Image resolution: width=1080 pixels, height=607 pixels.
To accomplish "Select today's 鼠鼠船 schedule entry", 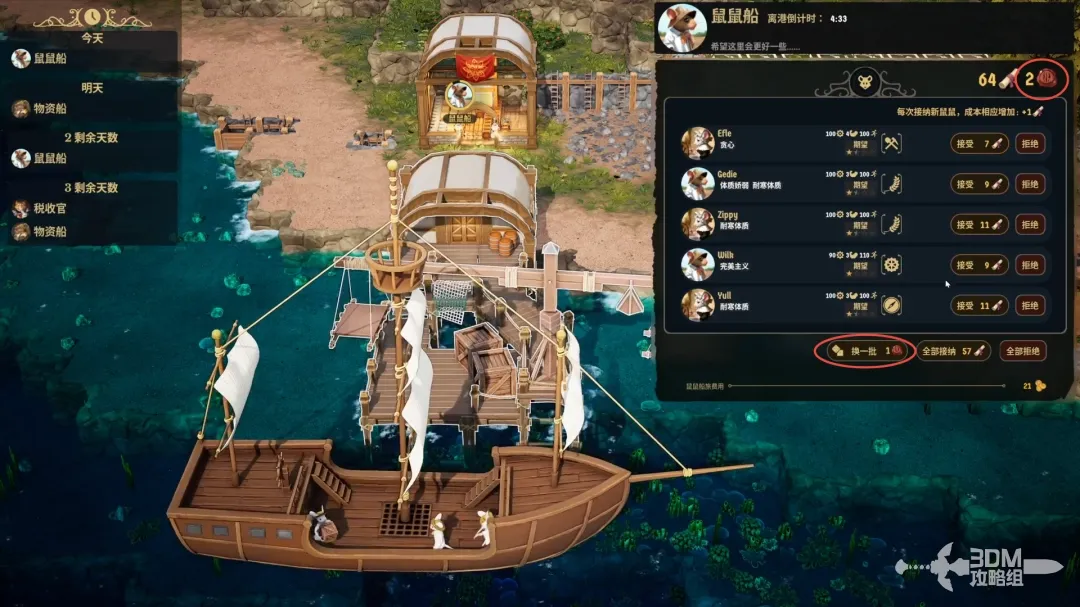I will point(50,59).
